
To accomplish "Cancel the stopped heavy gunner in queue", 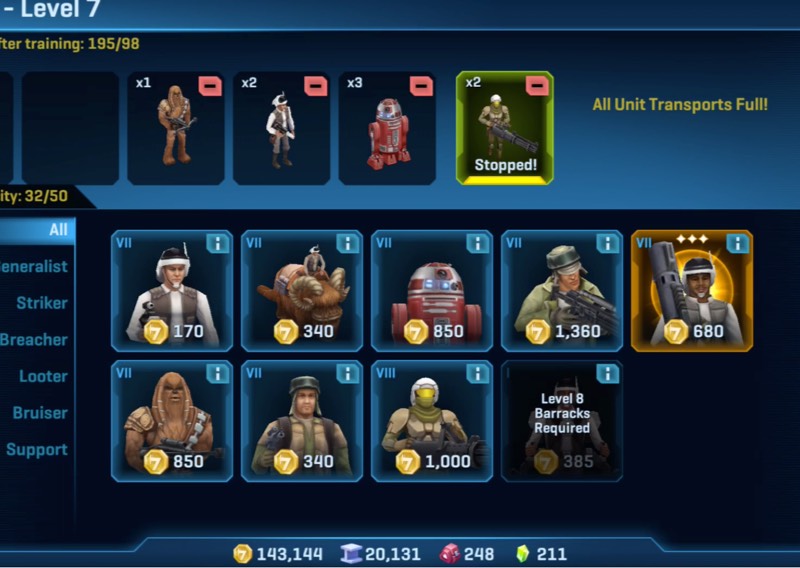I will coord(538,85).
